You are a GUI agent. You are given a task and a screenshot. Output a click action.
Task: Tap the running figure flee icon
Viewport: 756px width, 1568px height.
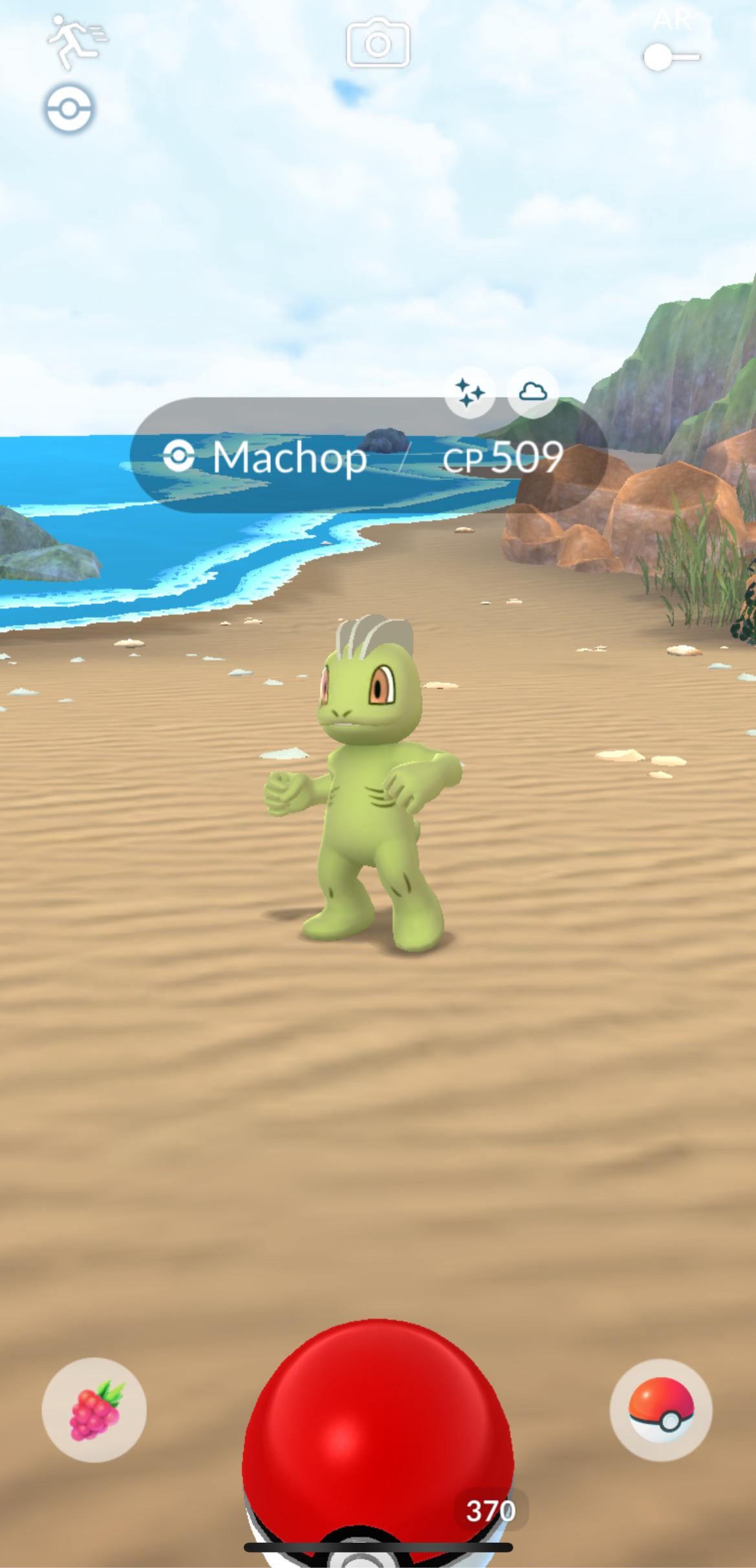coord(74,42)
